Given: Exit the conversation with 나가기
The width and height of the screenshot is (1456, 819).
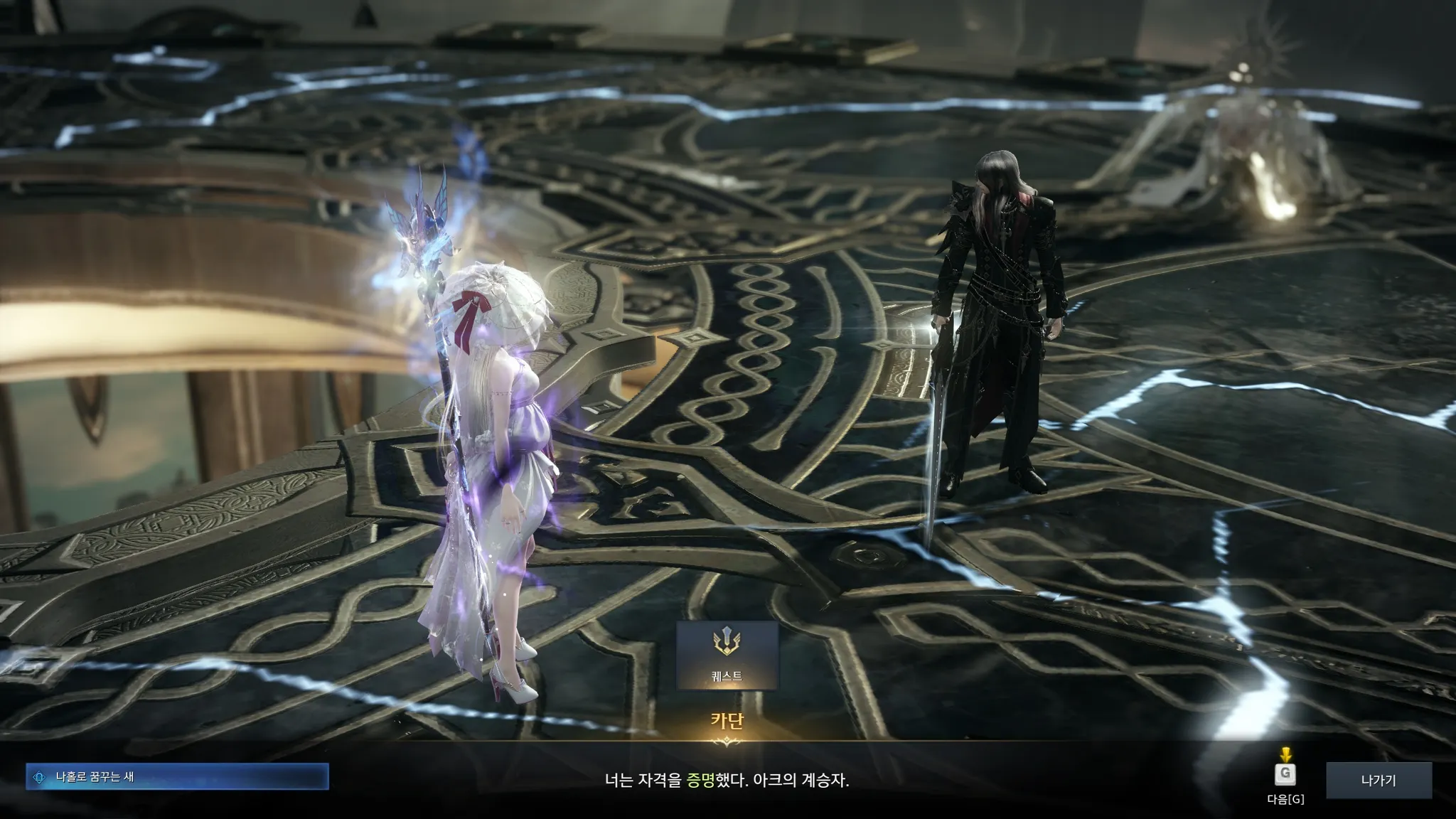Looking at the screenshot, I should coord(1378,781).
